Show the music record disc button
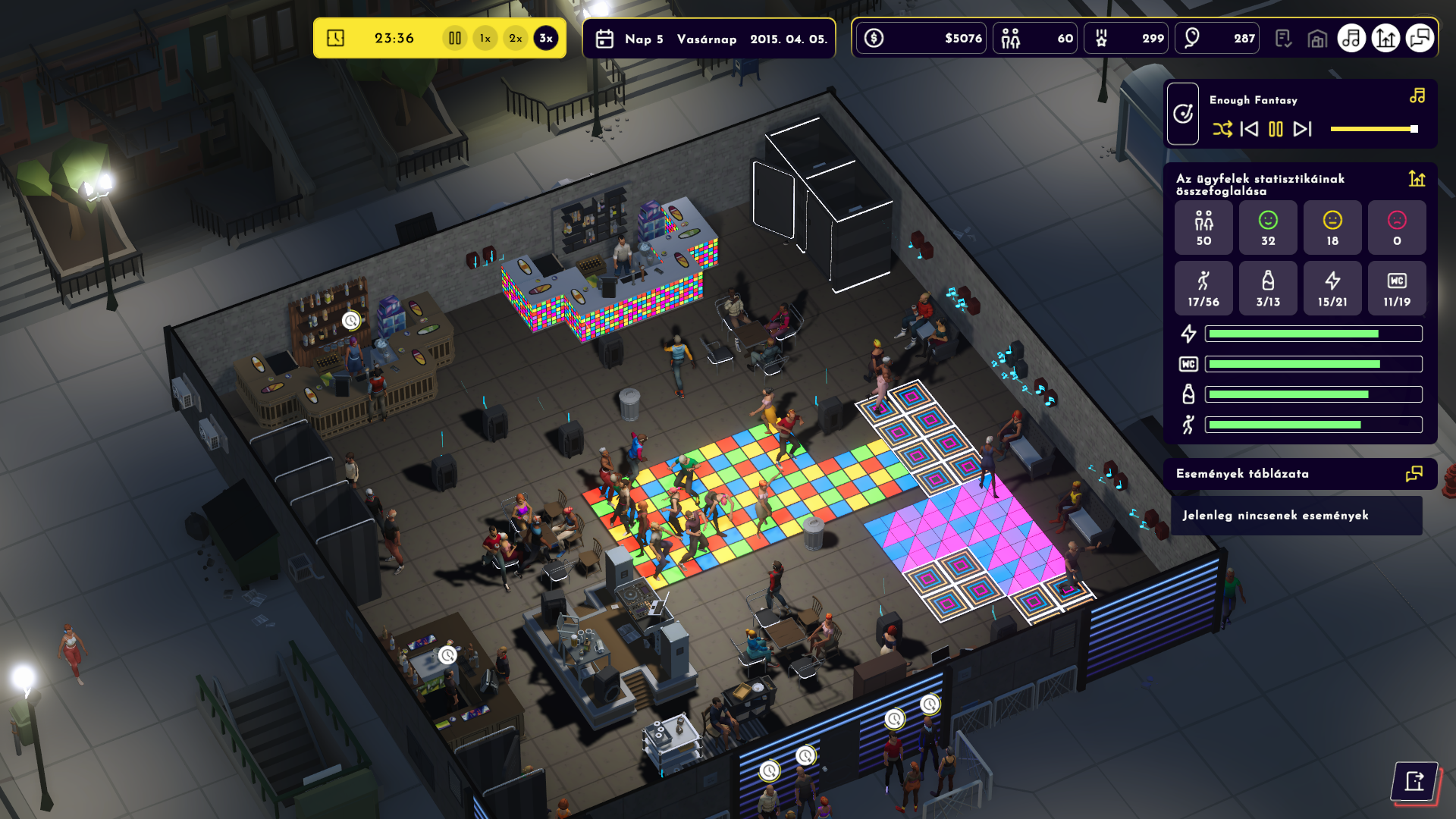Screen dimensions: 1456x819 1183,114
